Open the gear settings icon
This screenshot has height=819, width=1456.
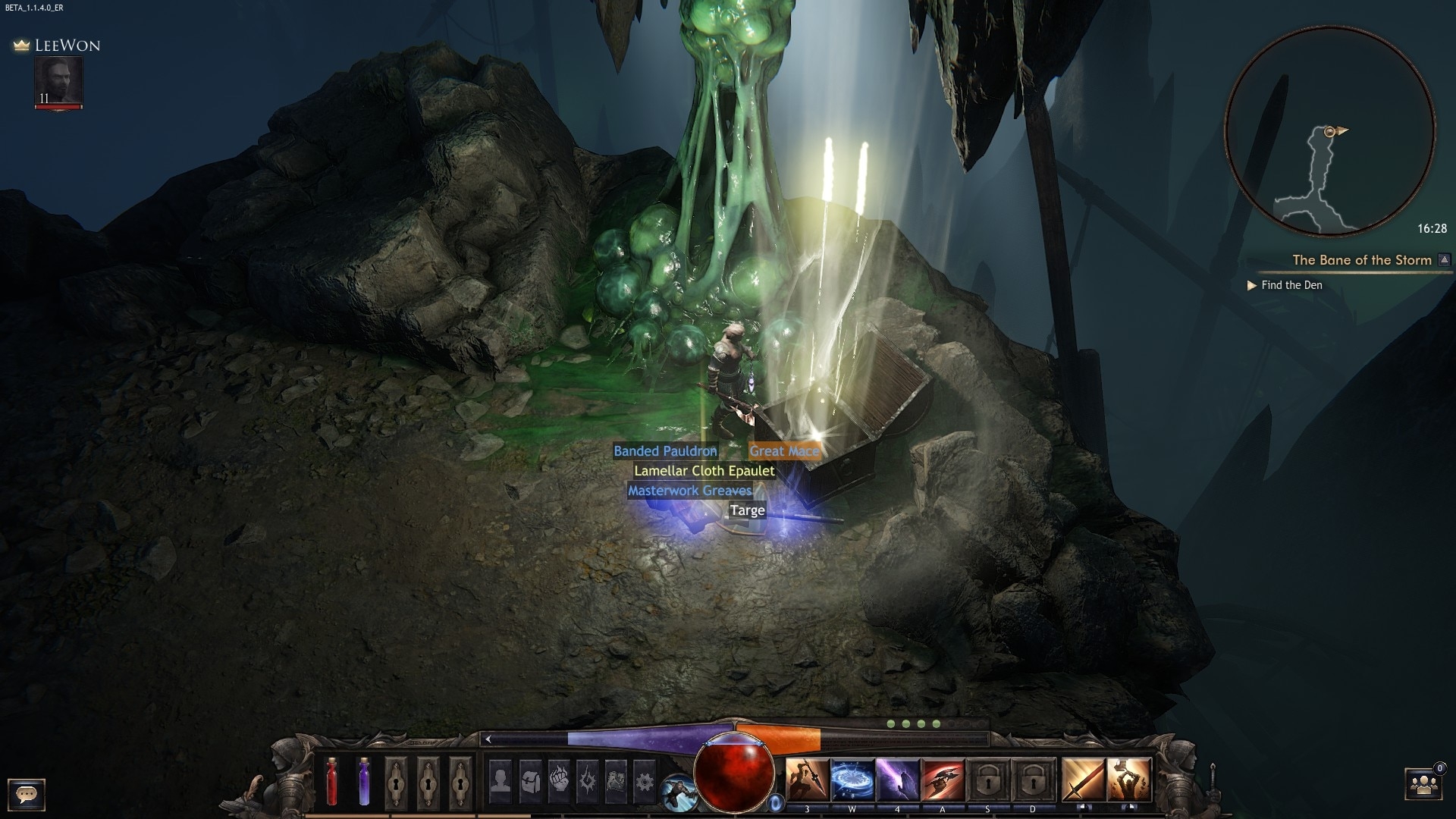[644, 780]
